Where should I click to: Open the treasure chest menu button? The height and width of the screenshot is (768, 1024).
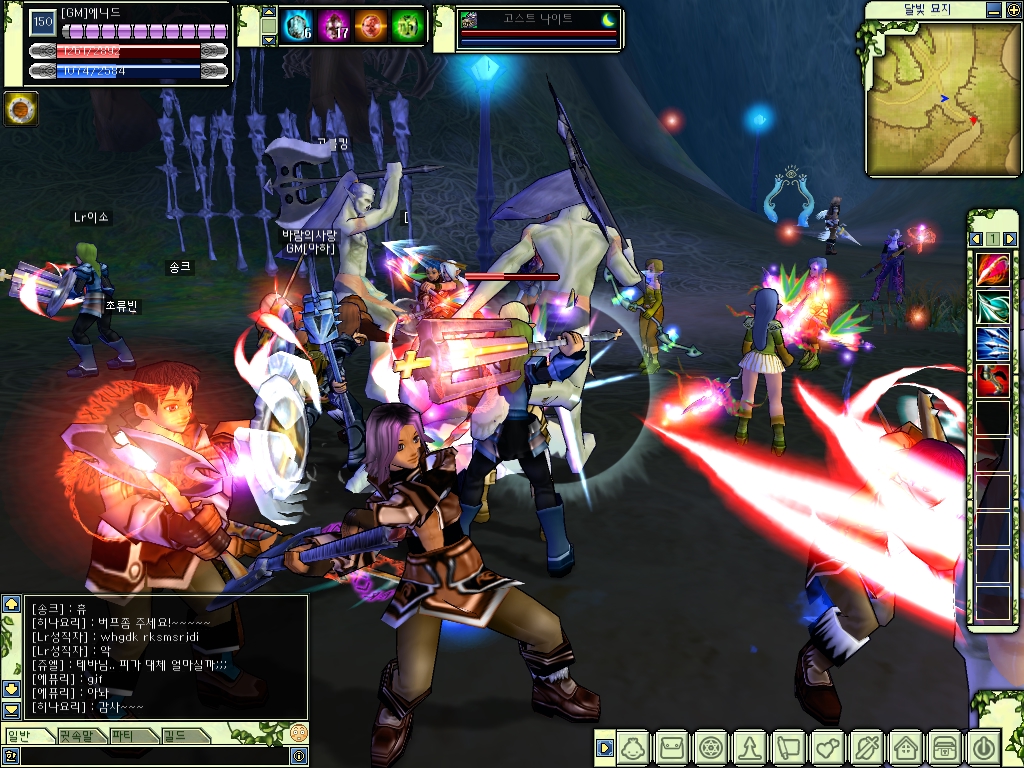(x=944, y=747)
